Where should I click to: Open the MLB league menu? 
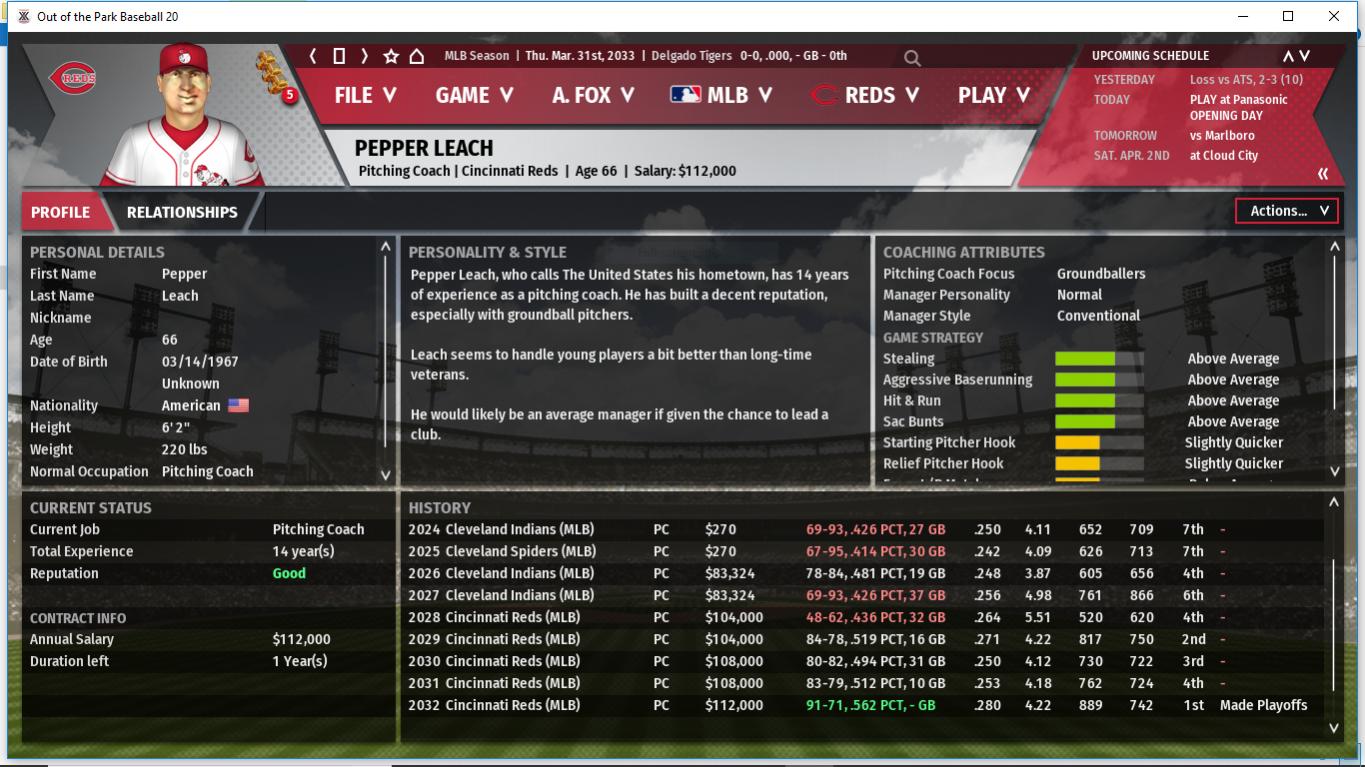(721, 95)
